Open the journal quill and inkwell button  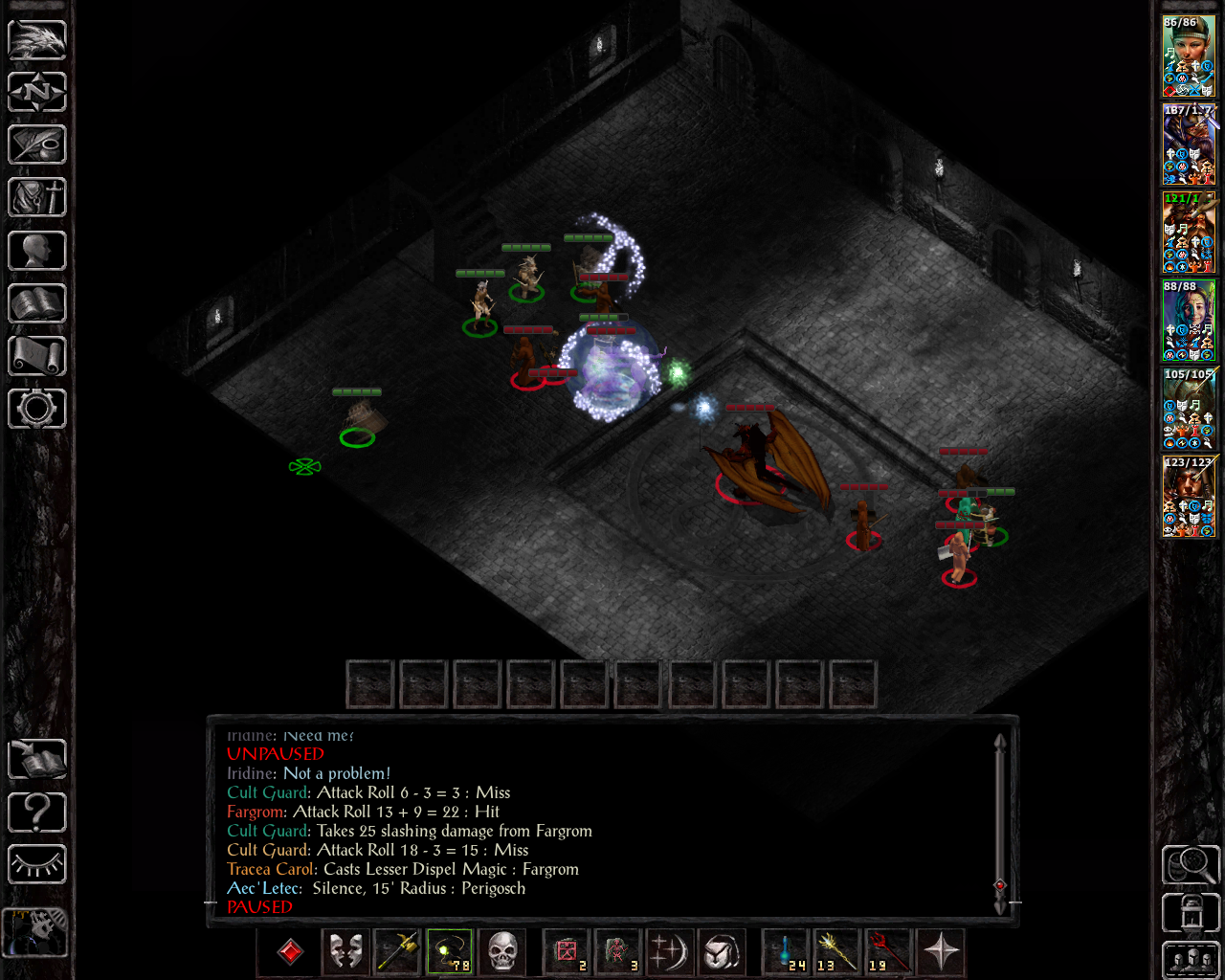[37, 145]
